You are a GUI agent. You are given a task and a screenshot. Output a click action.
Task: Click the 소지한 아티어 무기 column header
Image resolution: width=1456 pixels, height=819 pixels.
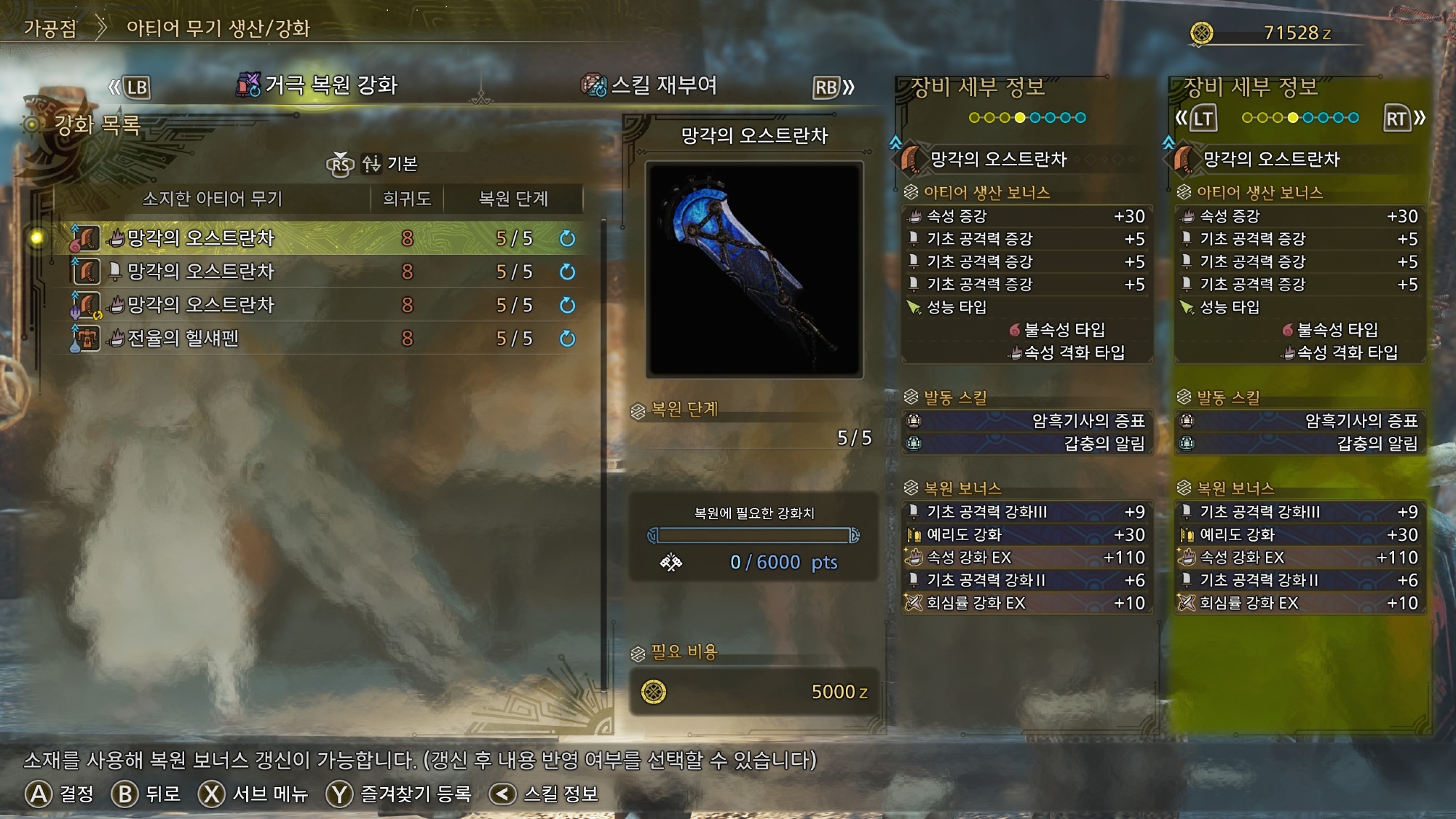click(x=212, y=199)
